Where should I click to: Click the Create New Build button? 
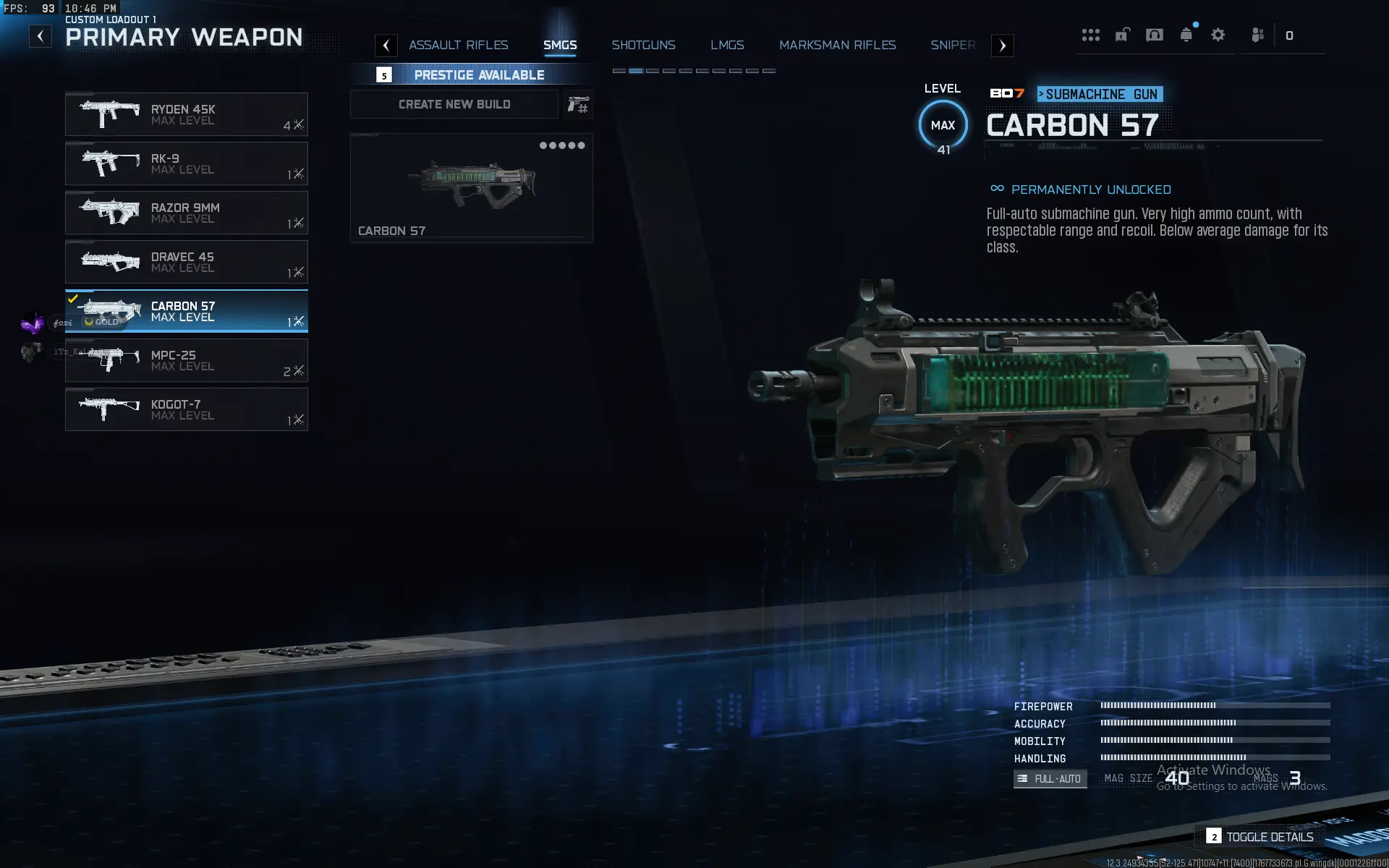coord(454,104)
